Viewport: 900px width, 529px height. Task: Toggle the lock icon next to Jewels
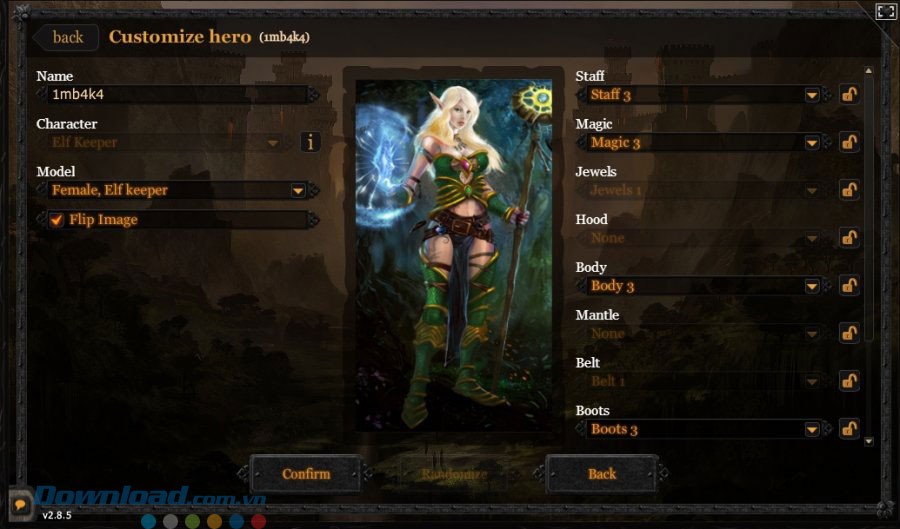pyautogui.click(x=849, y=190)
